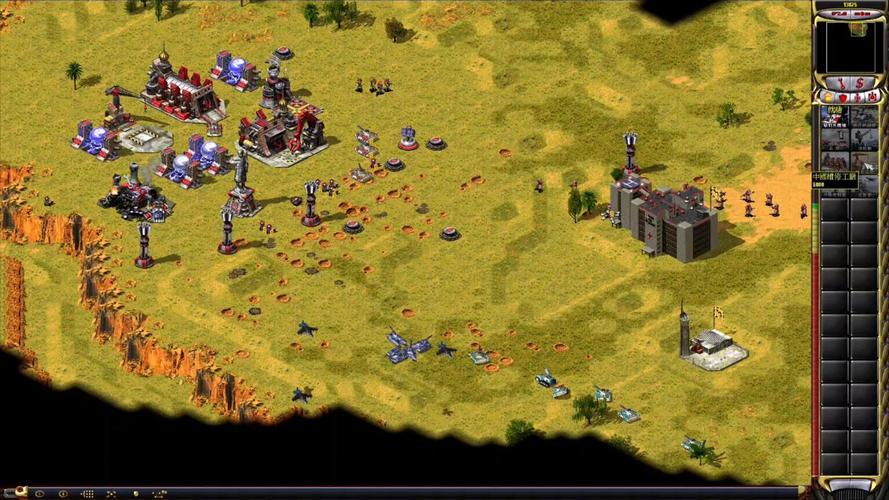This screenshot has width=889, height=500.
Task: Open the vehicles build tab
Action: [x=870, y=97]
